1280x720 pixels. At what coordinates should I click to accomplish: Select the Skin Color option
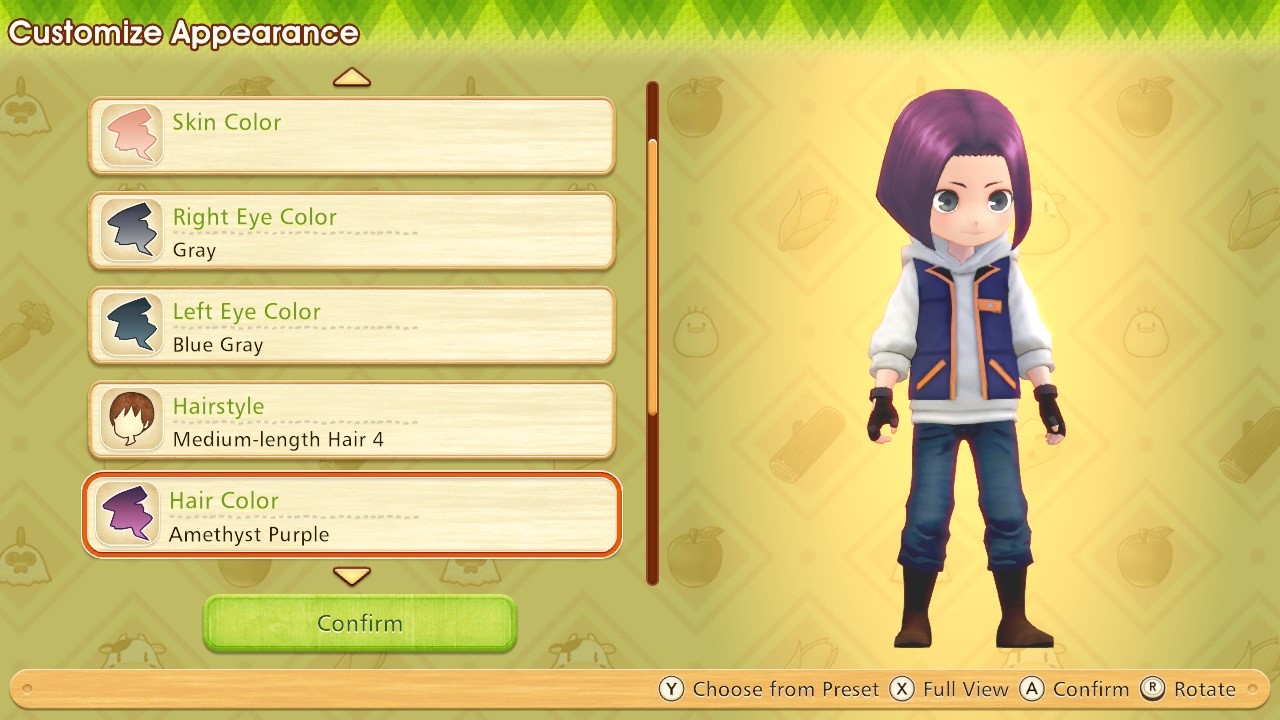[x=352, y=136]
